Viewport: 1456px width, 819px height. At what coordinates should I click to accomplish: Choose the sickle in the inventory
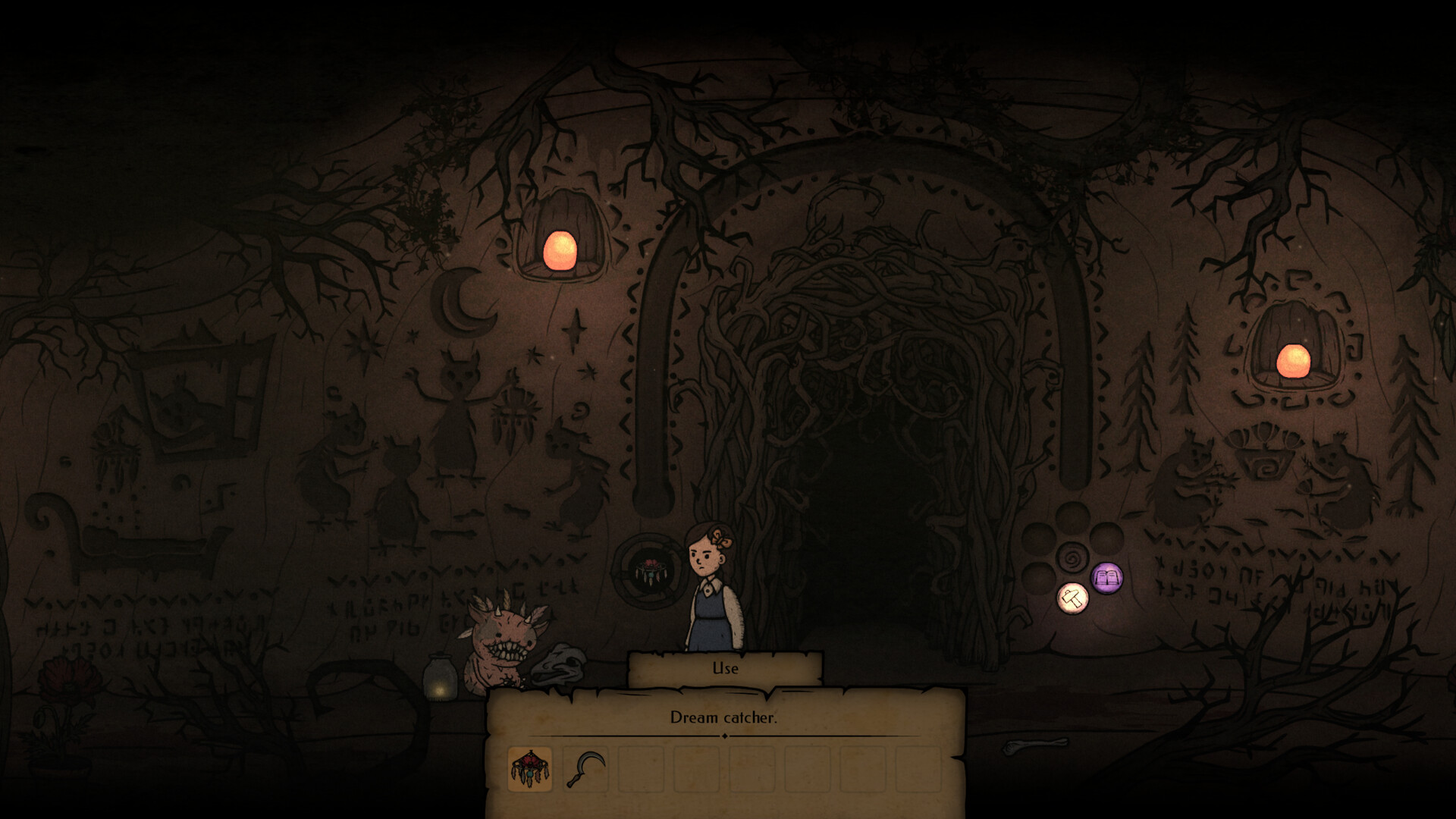coord(585,768)
